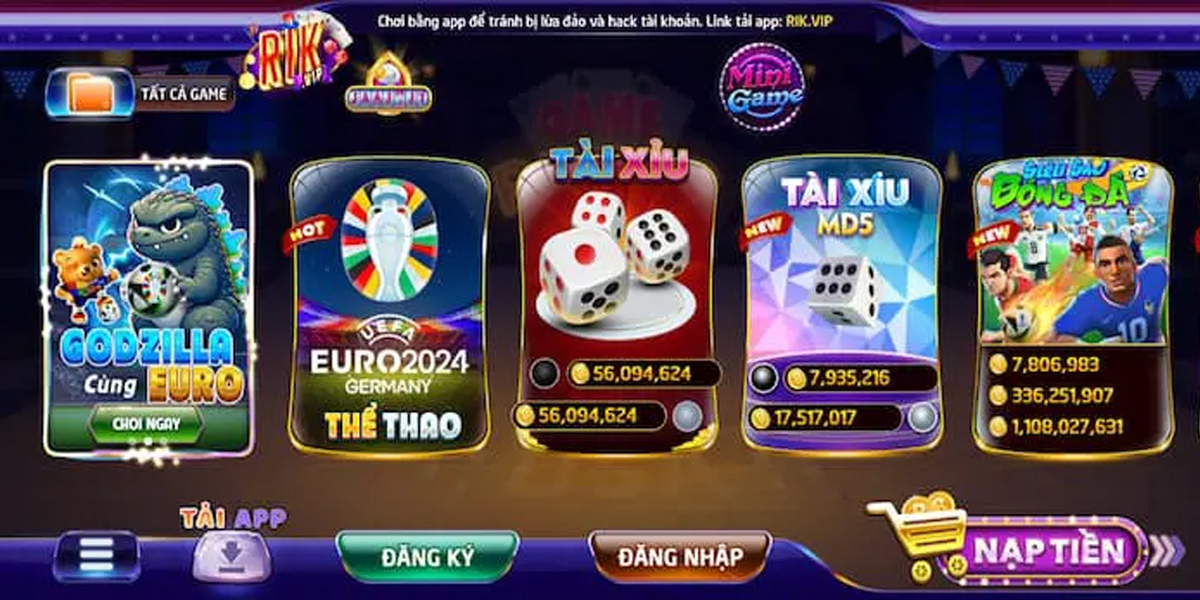1200x600 pixels.
Task: Follow the RIK.VIP app download link
Action: coord(810,20)
